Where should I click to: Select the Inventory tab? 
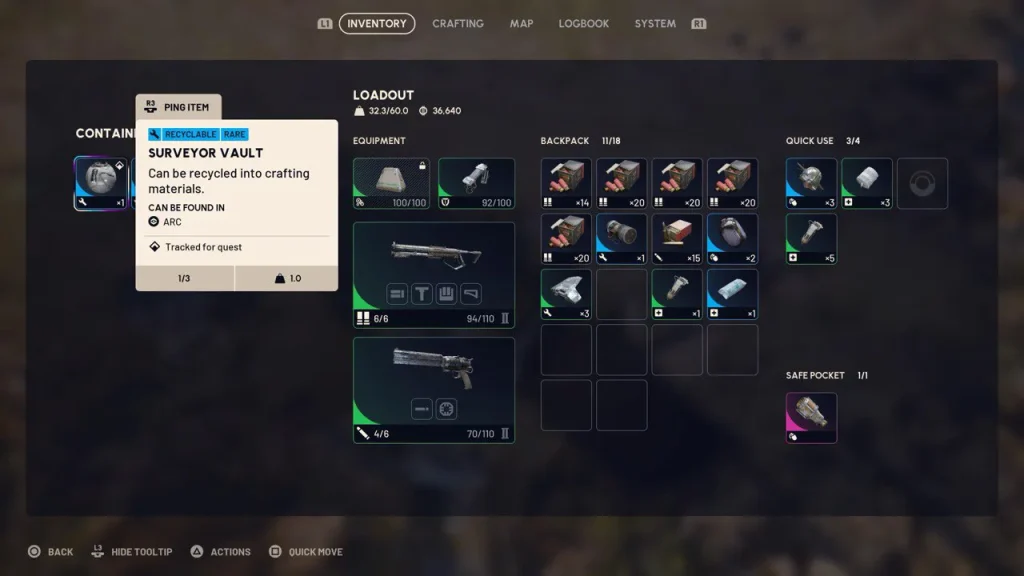[377, 23]
